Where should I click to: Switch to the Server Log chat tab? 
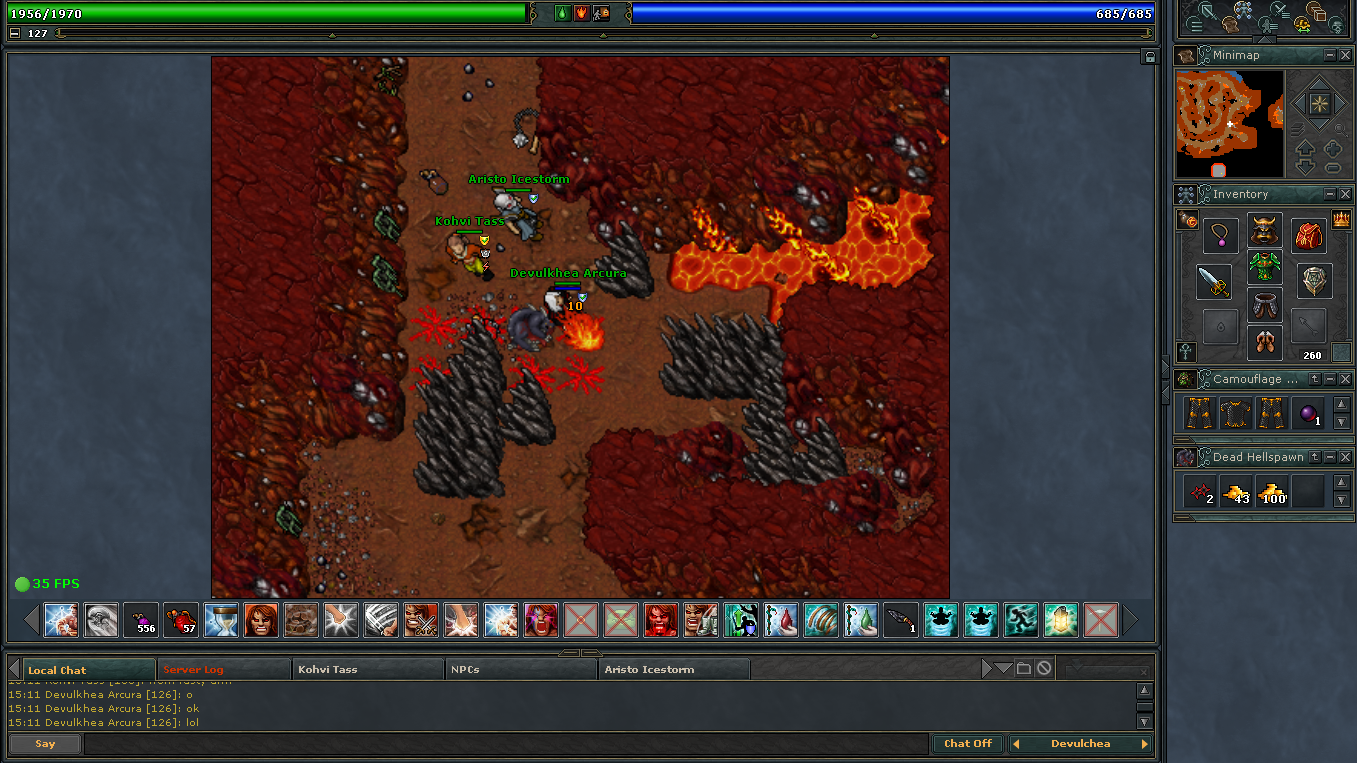222,669
